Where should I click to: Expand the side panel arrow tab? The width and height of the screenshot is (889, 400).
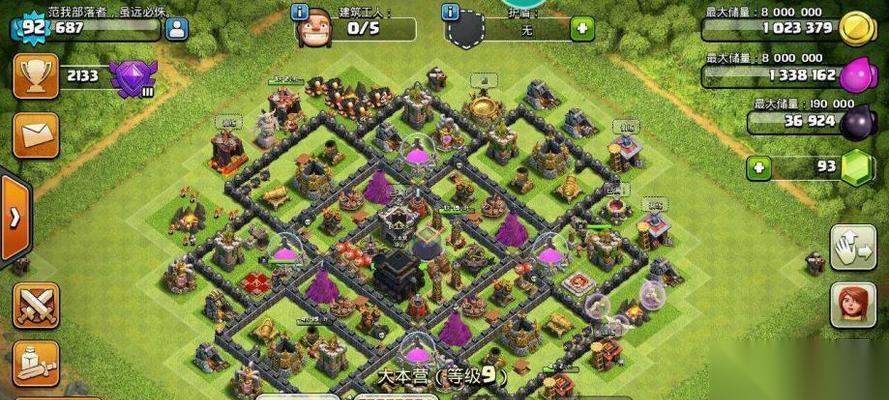click(x=14, y=219)
